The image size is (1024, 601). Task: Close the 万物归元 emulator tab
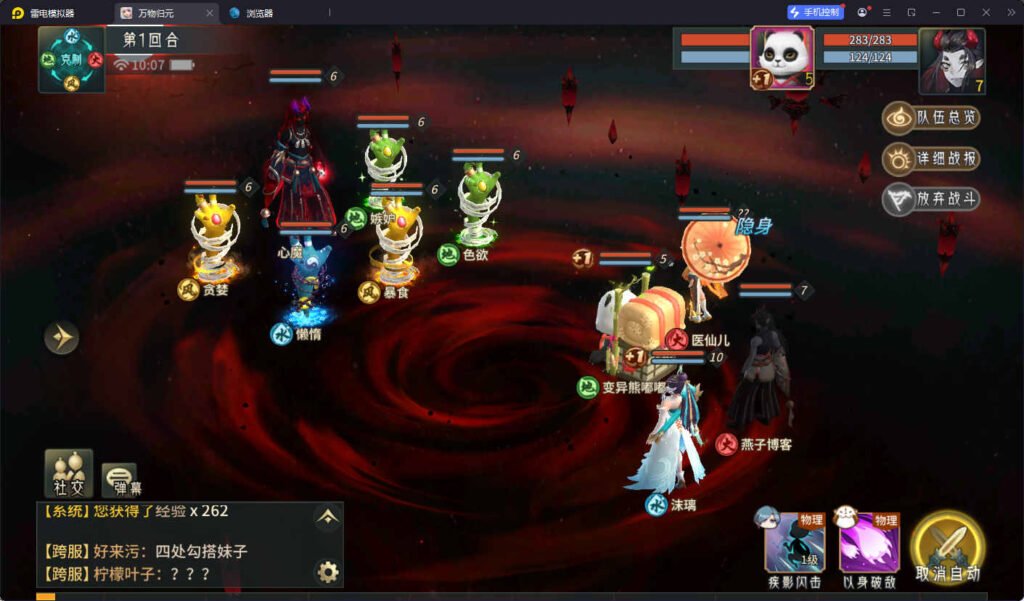(209, 13)
